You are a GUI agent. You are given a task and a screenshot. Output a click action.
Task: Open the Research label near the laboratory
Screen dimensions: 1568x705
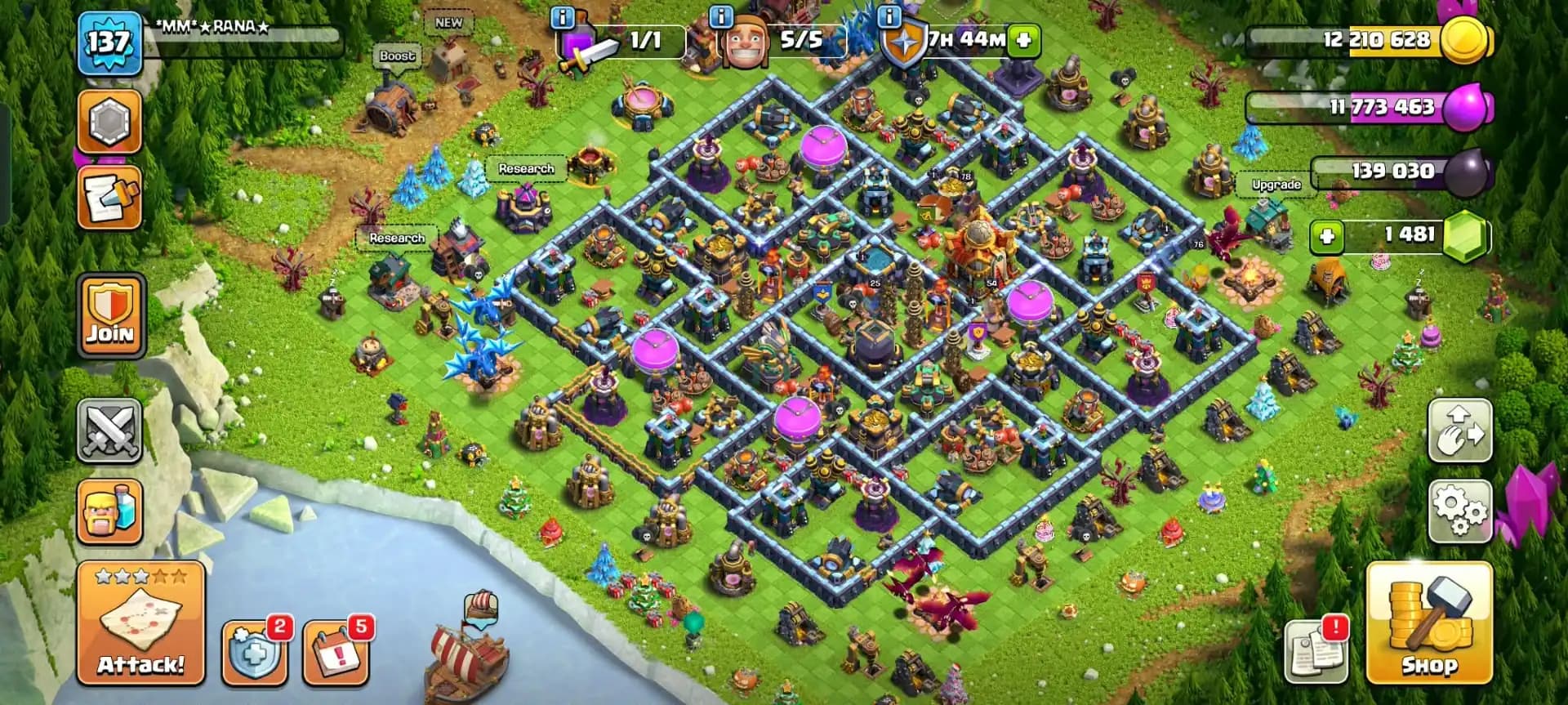(527, 168)
